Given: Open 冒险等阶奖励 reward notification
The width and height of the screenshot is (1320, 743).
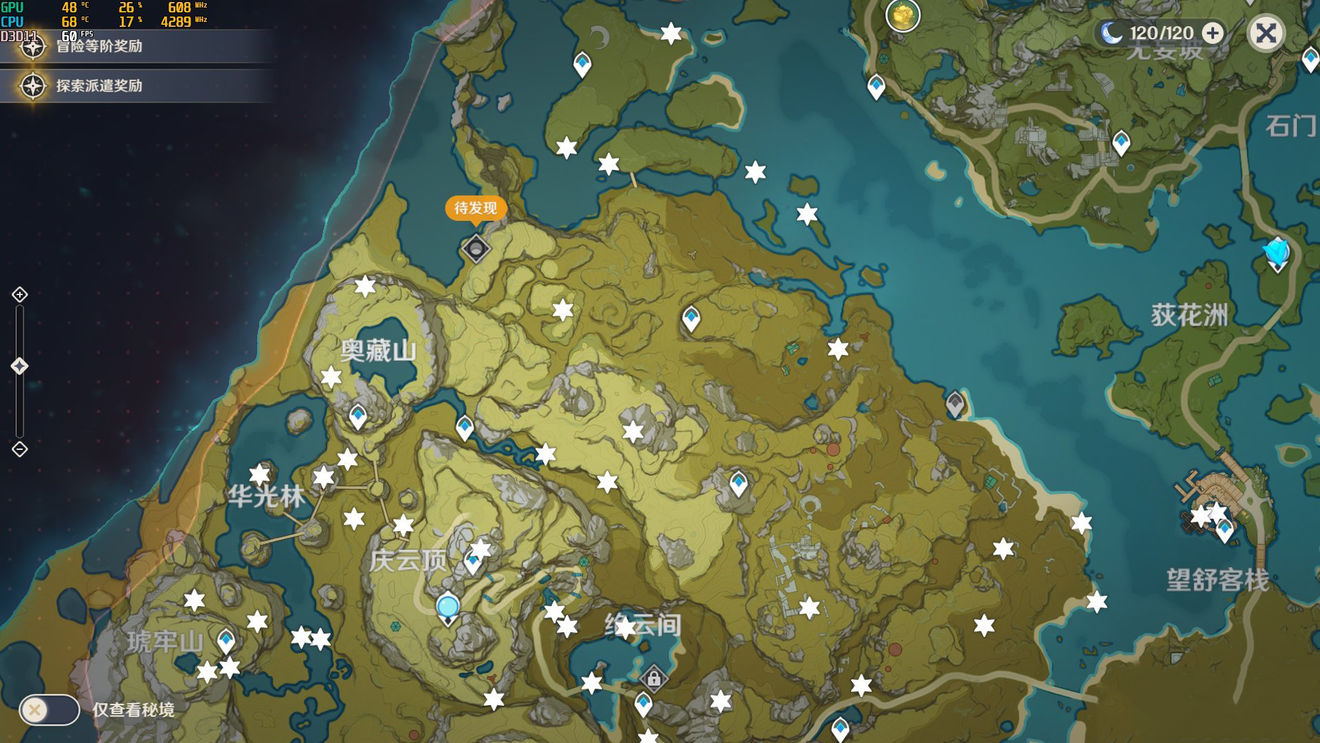Looking at the screenshot, I should (x=98, y=46).
